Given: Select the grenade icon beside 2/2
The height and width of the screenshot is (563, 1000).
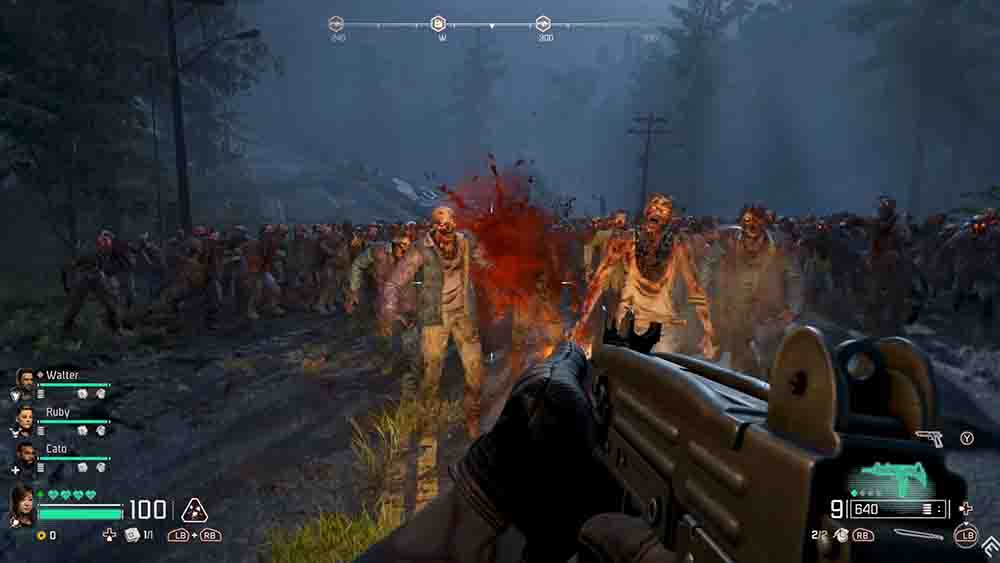Looking at the screenshot, I should [x=841, y=535].
